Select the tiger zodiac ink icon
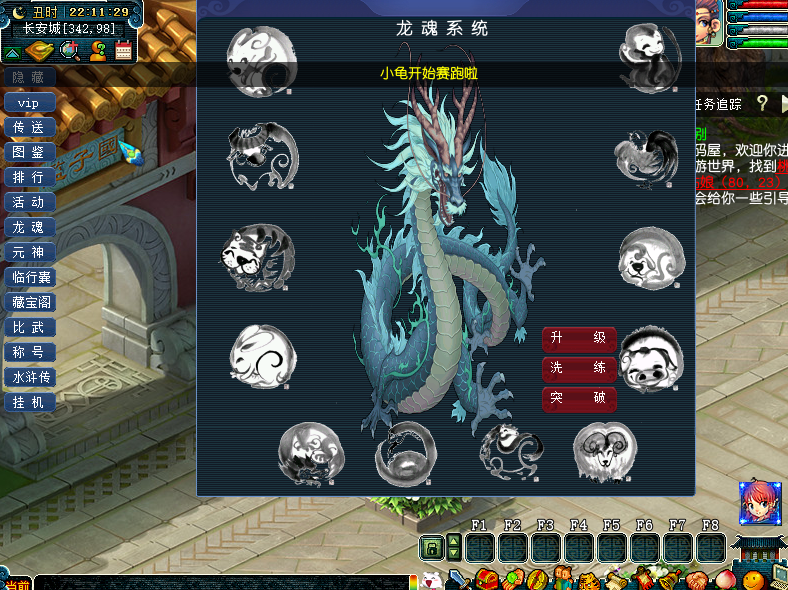This screenshot has height=590, width=788. pyautogui.click(x=258, y=258)
